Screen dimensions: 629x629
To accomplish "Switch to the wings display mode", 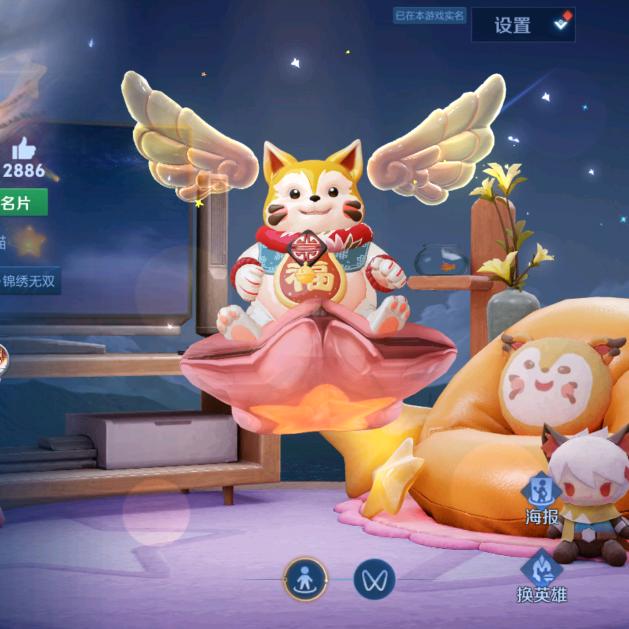I will pyautogui.click(x=374, y=578).
